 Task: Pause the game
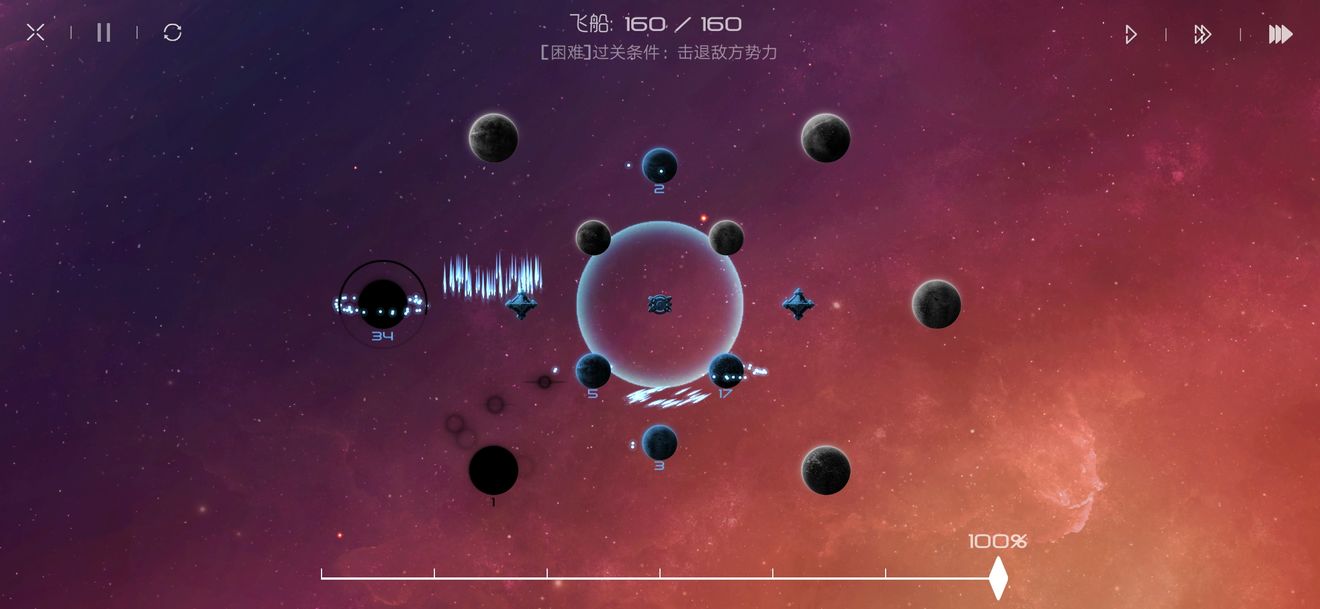[x=104, y=33]
